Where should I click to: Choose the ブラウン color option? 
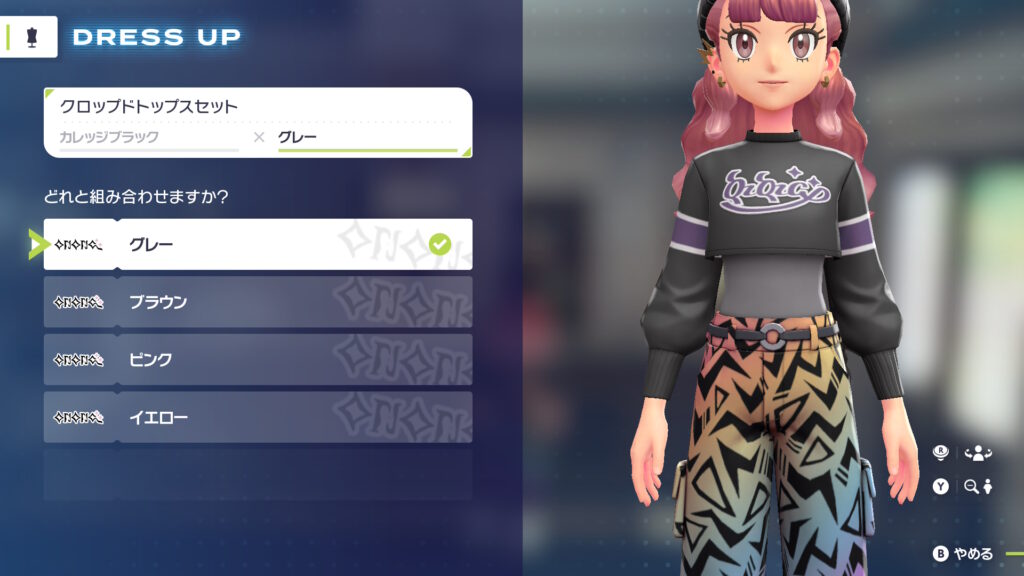[x=258, y=302]
